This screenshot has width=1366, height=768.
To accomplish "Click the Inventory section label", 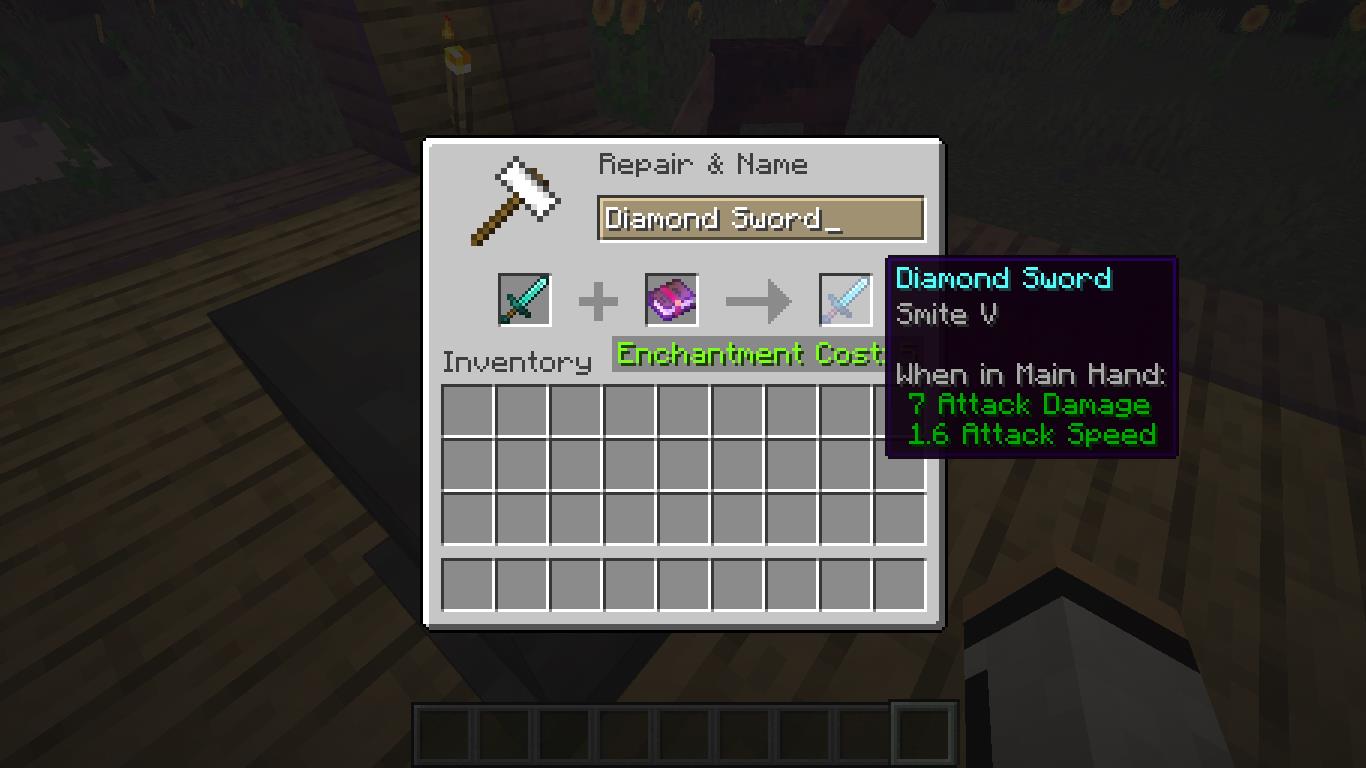I will [x=516, y=362].
